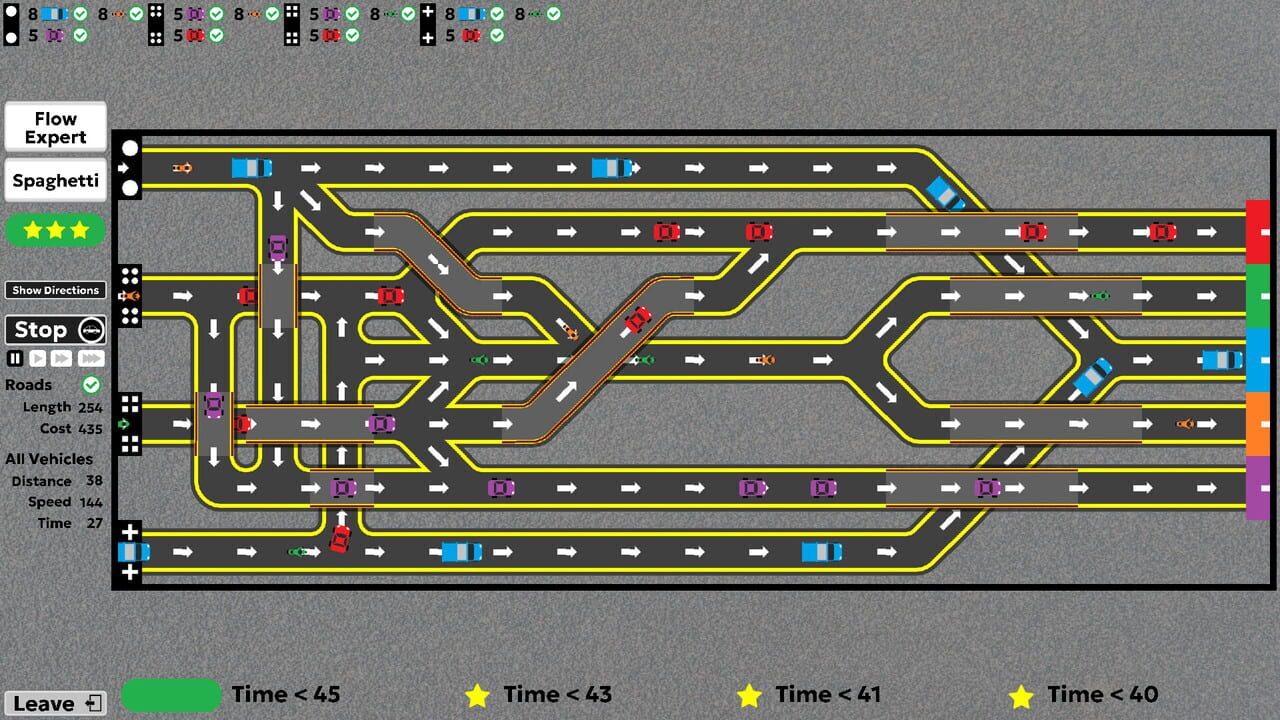Click the car icon inside the Stop button
1280x720 pixels.
point(91,330)
